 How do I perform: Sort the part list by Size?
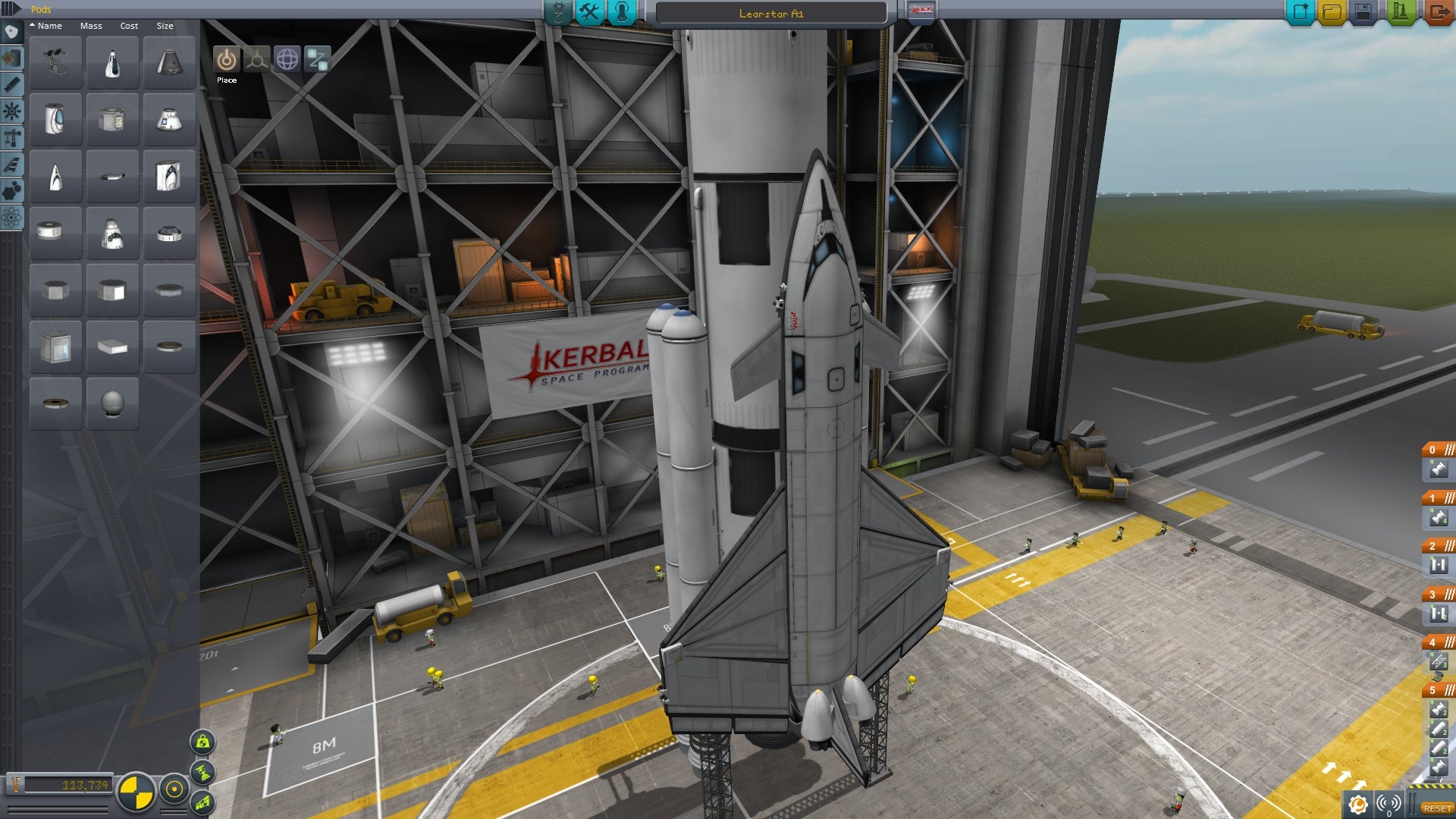[165, 26]
